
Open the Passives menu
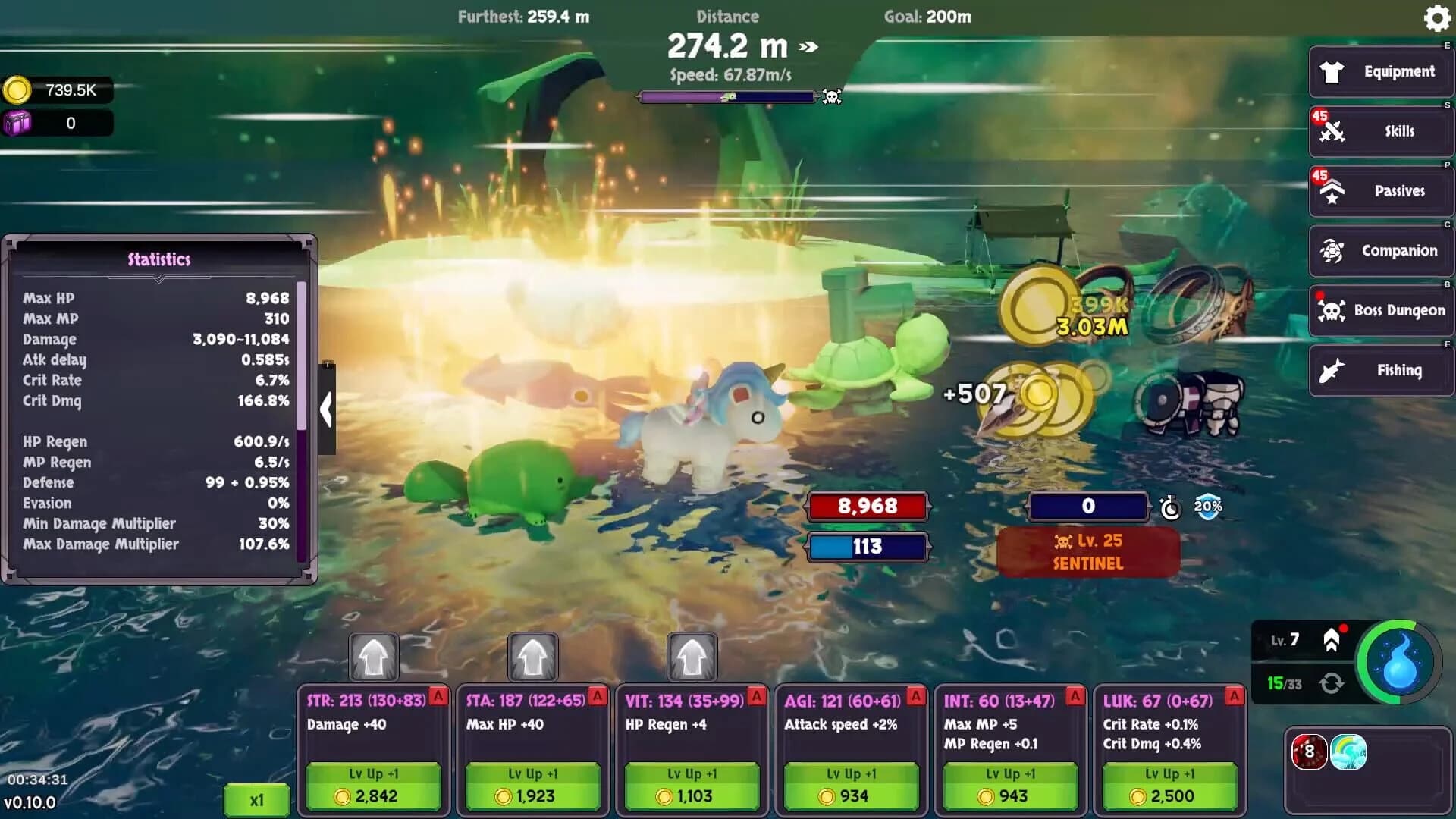coord(1380,190)
